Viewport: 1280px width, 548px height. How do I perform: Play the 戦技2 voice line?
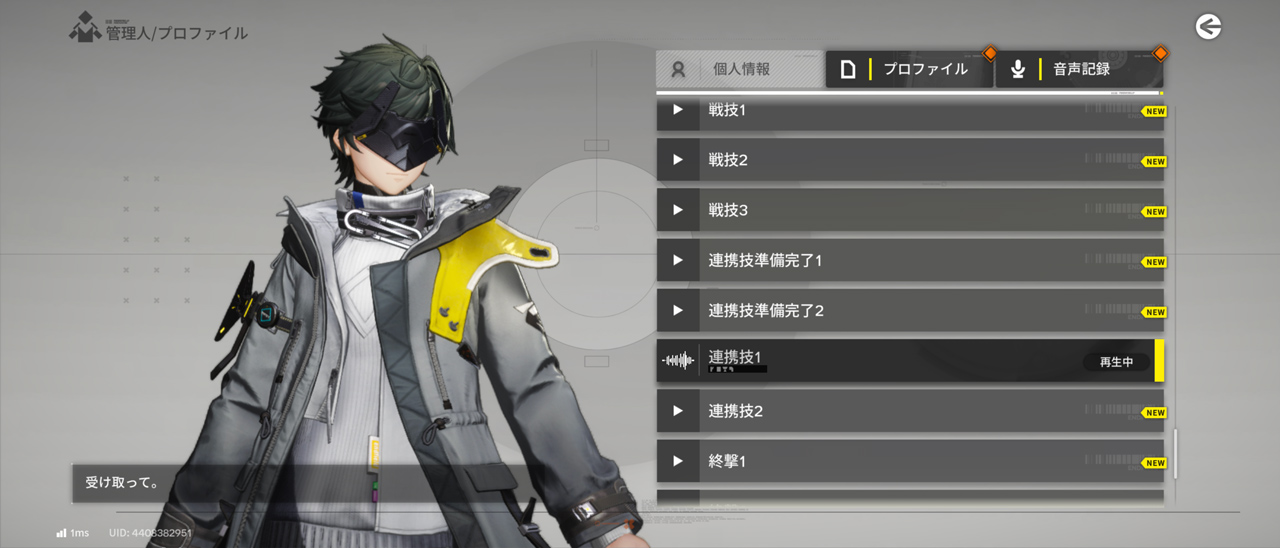click(678, 160)
